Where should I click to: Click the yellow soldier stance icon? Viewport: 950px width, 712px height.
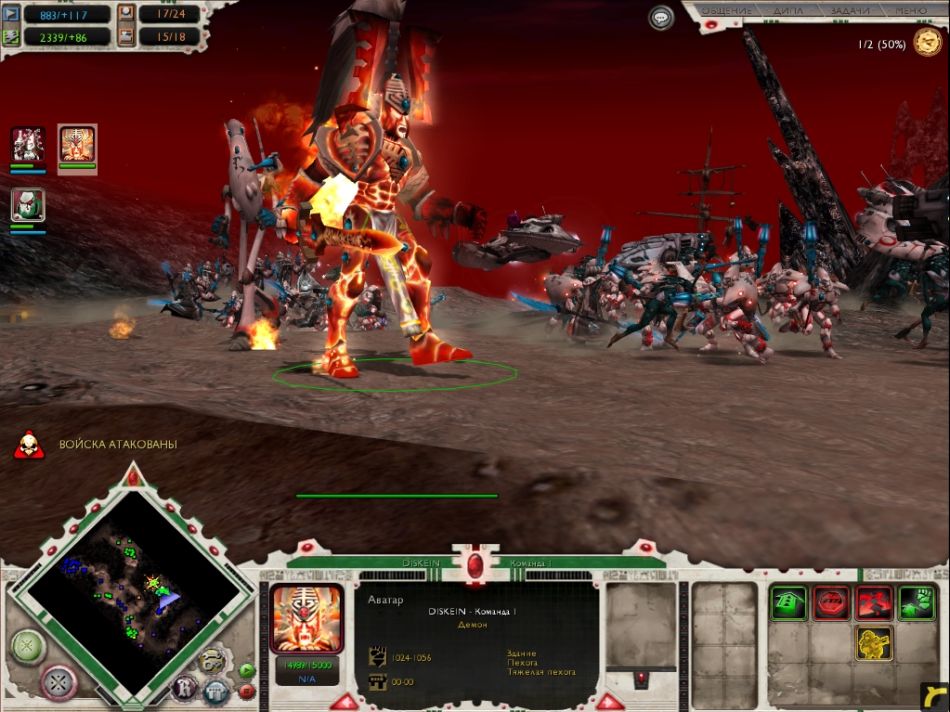pyautogui.click(x=874, y=644)
